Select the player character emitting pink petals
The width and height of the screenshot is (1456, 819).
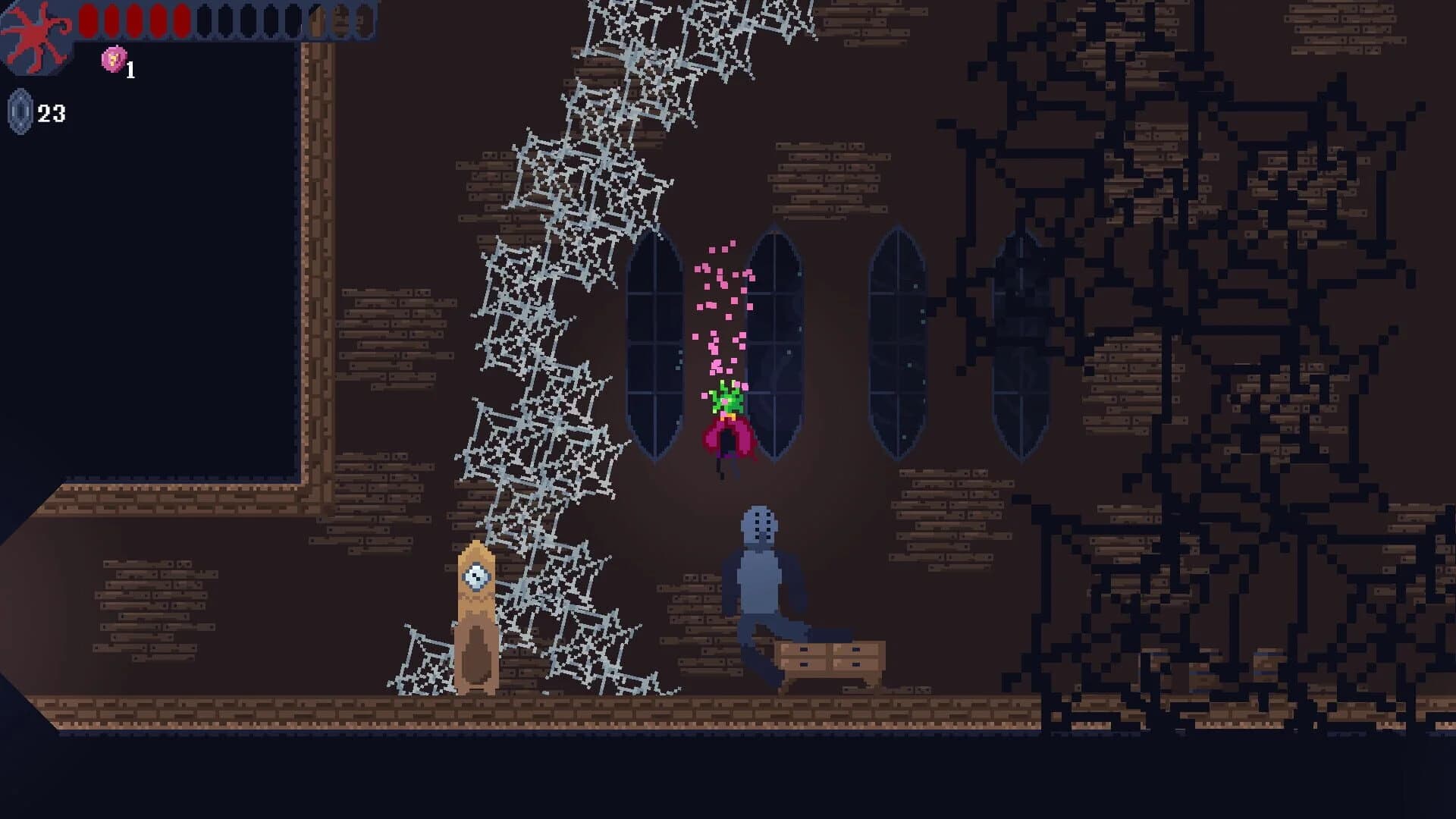(x=726, y=413)
